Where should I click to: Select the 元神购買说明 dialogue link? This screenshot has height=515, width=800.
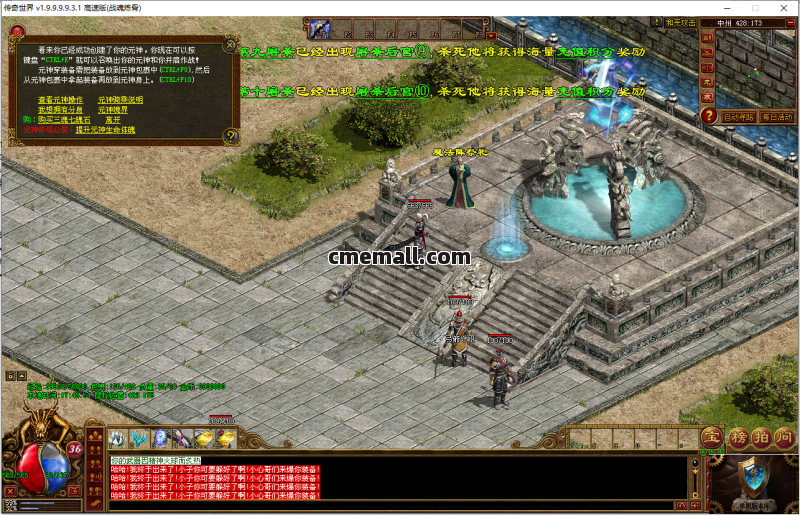[121, 100]
